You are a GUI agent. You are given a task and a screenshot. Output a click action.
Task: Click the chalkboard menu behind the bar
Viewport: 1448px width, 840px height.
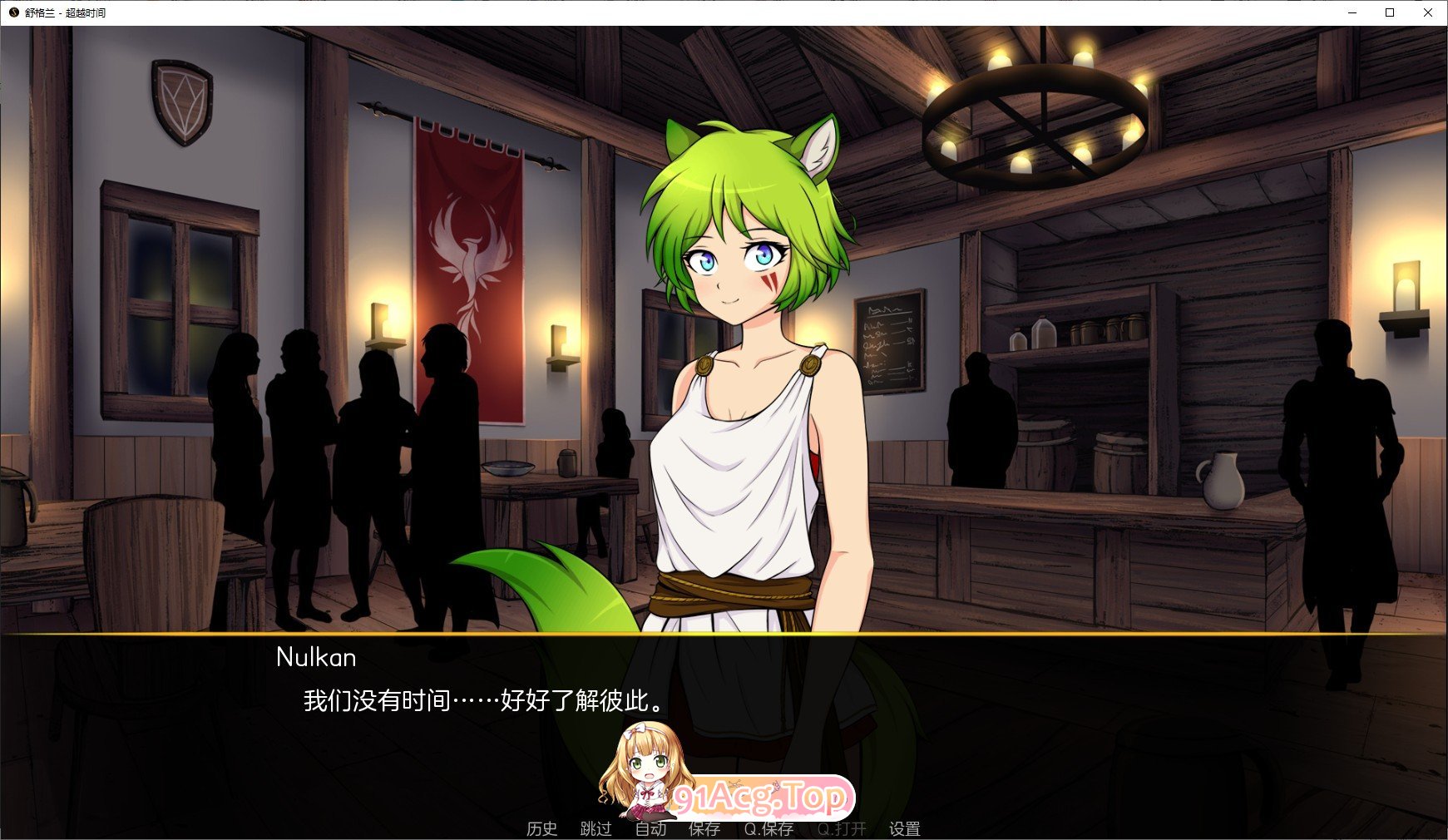pyautogui.click(x=888, y=343)
